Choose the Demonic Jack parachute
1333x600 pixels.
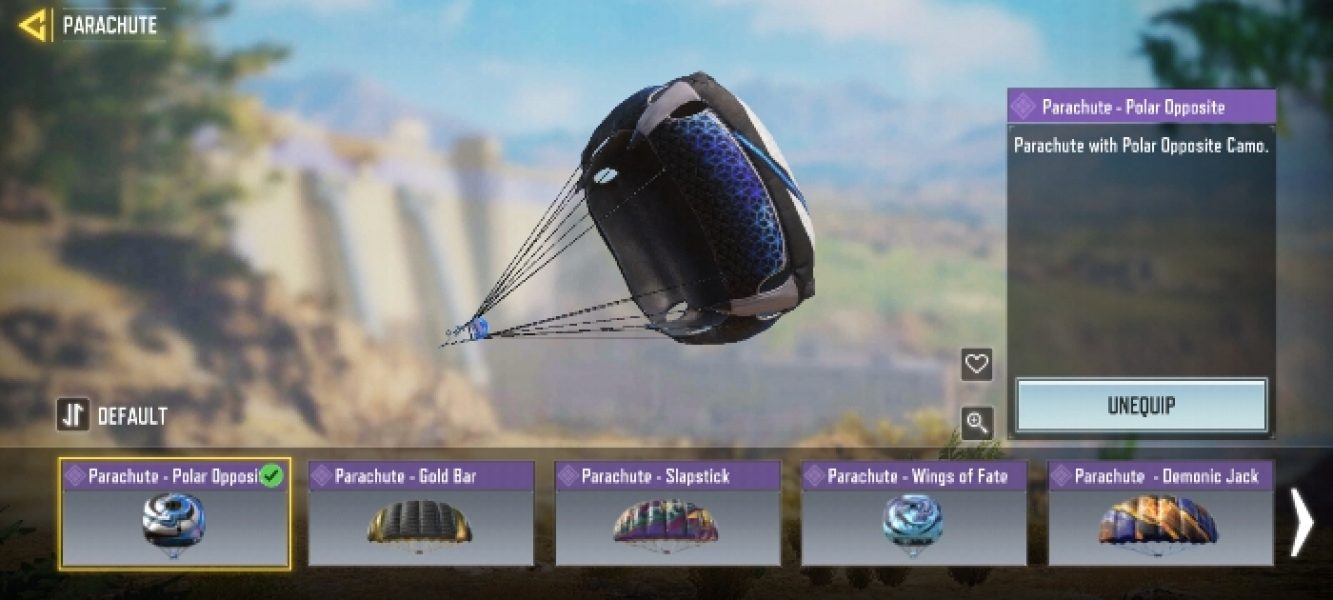click(1160, 514)
